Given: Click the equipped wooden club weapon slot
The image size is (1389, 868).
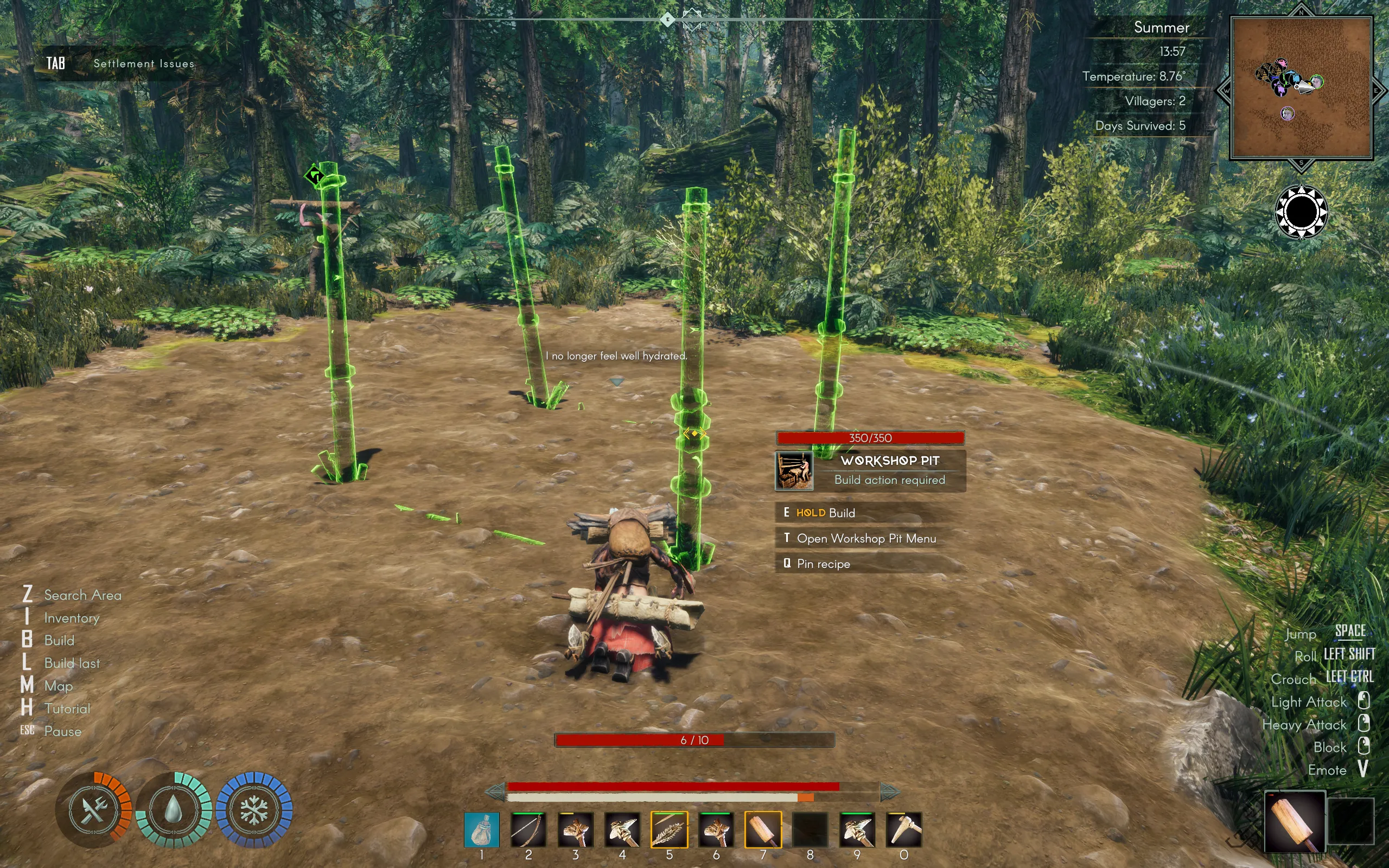Looking at the screenshot, I should (1294, 821).
